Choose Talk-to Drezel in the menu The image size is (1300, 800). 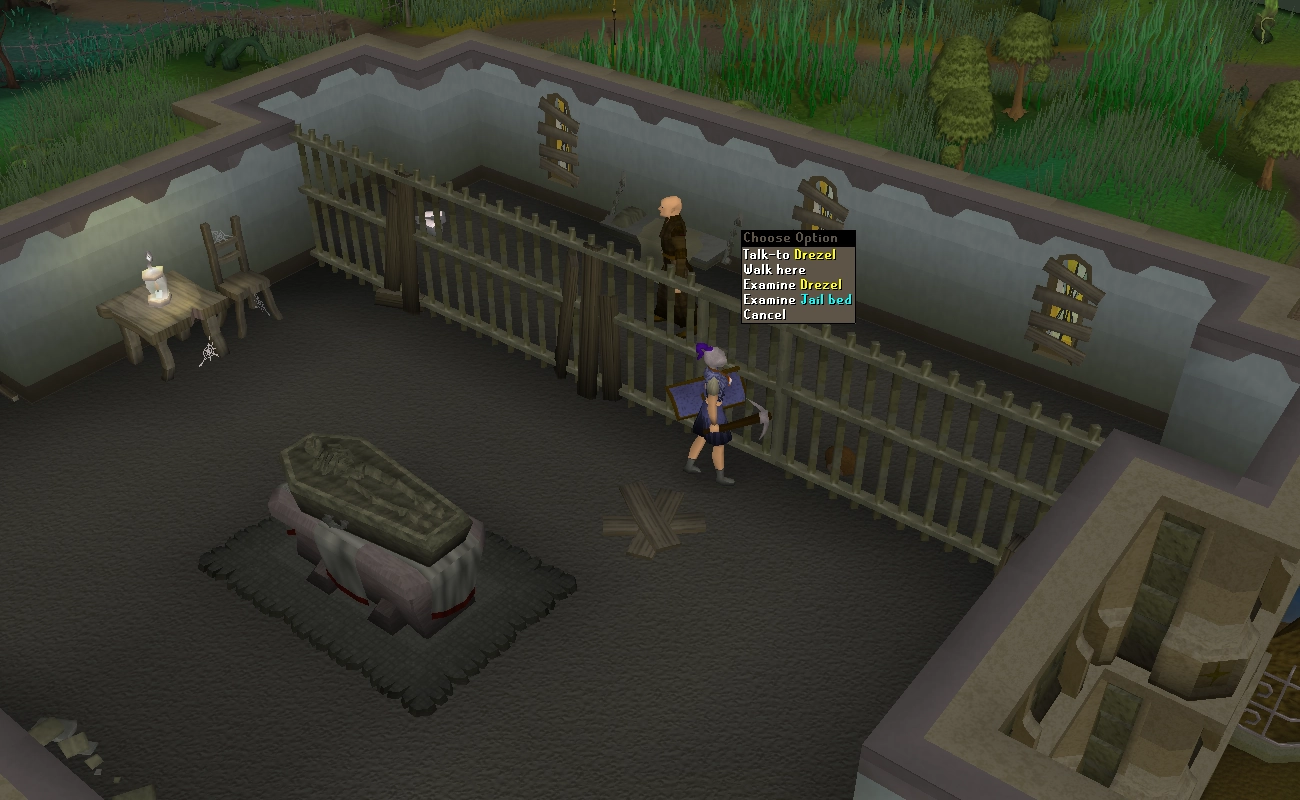pyautogui.click(x=789, y=255)
